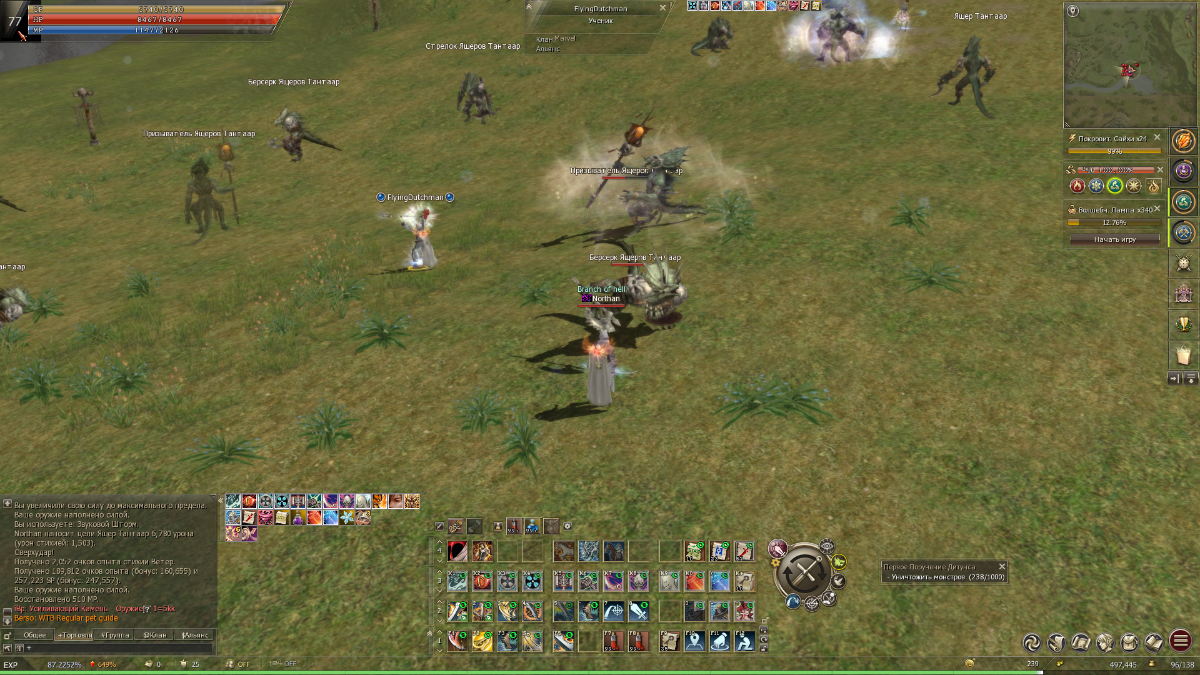This screenshot has width=1200, height=675.
Task: Click the chat input field
Action: 120,648
